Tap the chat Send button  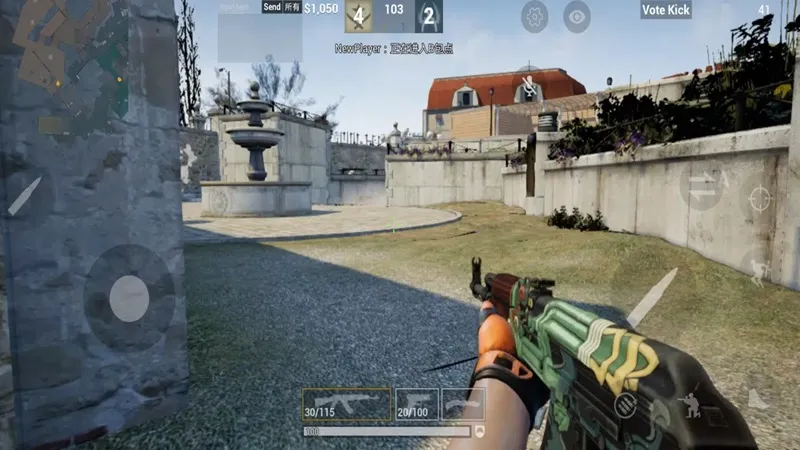[271, 7]
